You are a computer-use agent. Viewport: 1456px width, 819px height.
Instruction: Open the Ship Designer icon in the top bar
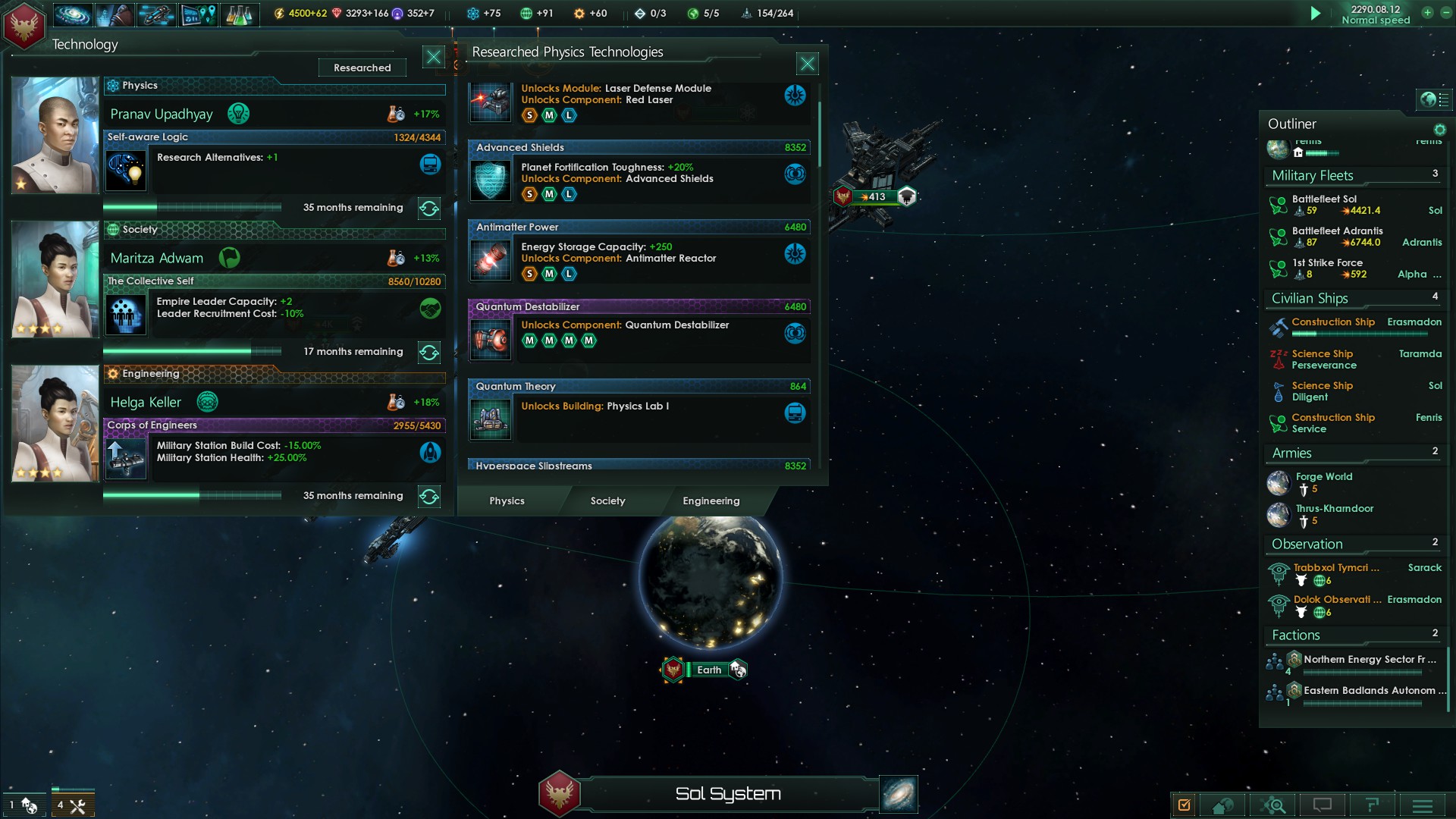[156, 13]
